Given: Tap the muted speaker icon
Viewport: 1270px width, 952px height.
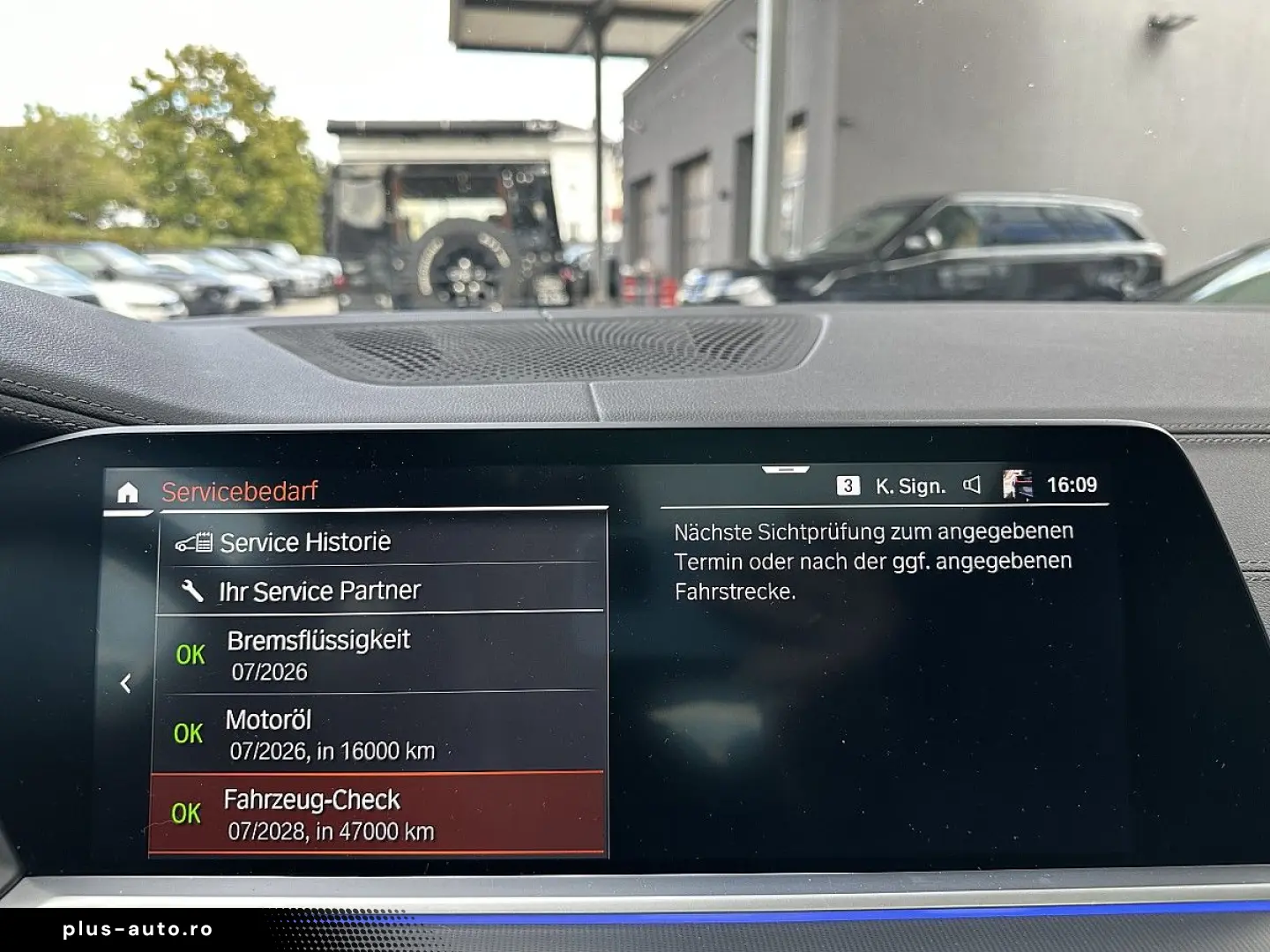Looking at the screenshot, I should pos(972,485).
